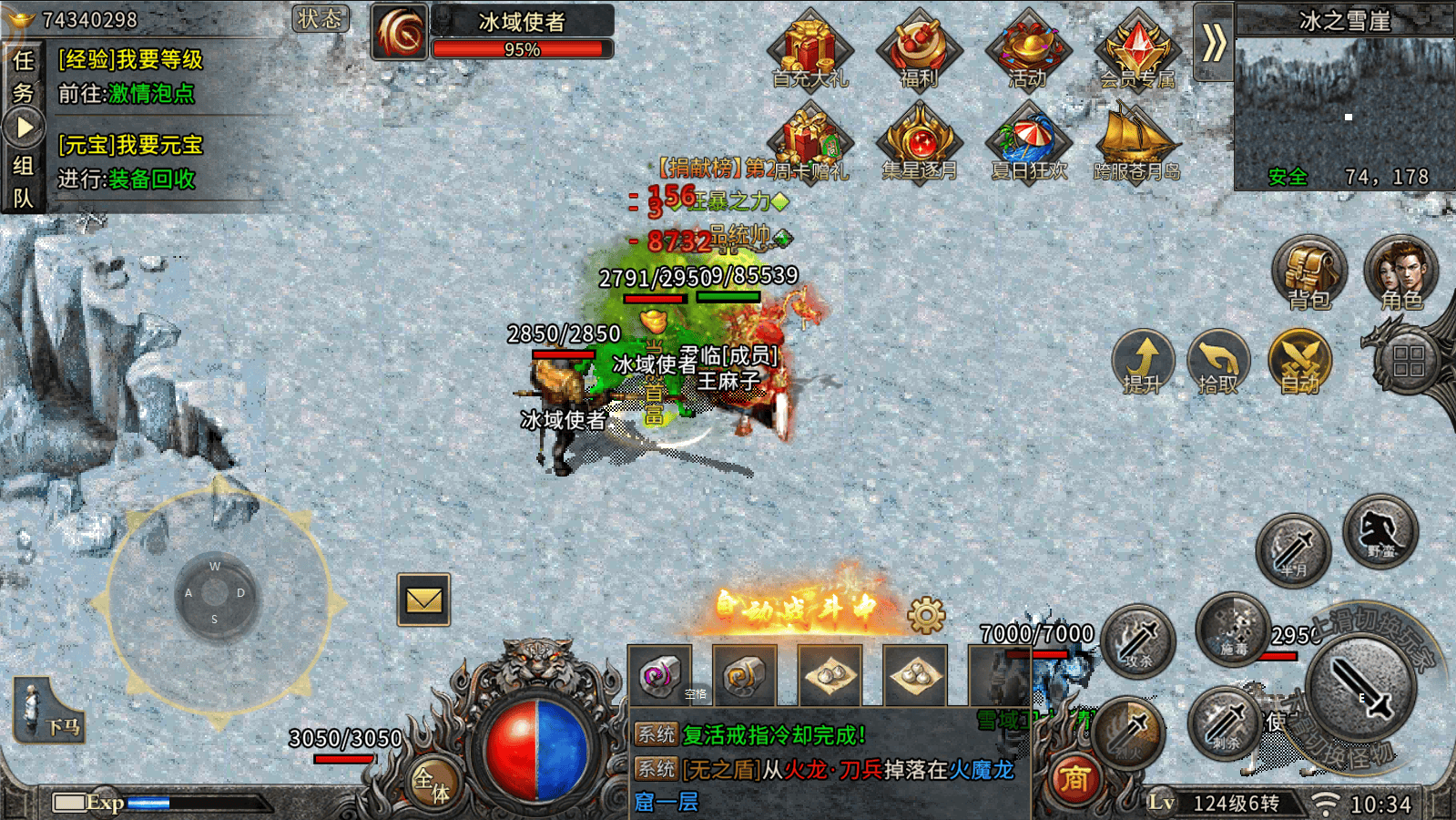Screen dimensions: 1456x820
Task: Collapse the top icon bar with arrow button
Action: [x=1213, y=42]
